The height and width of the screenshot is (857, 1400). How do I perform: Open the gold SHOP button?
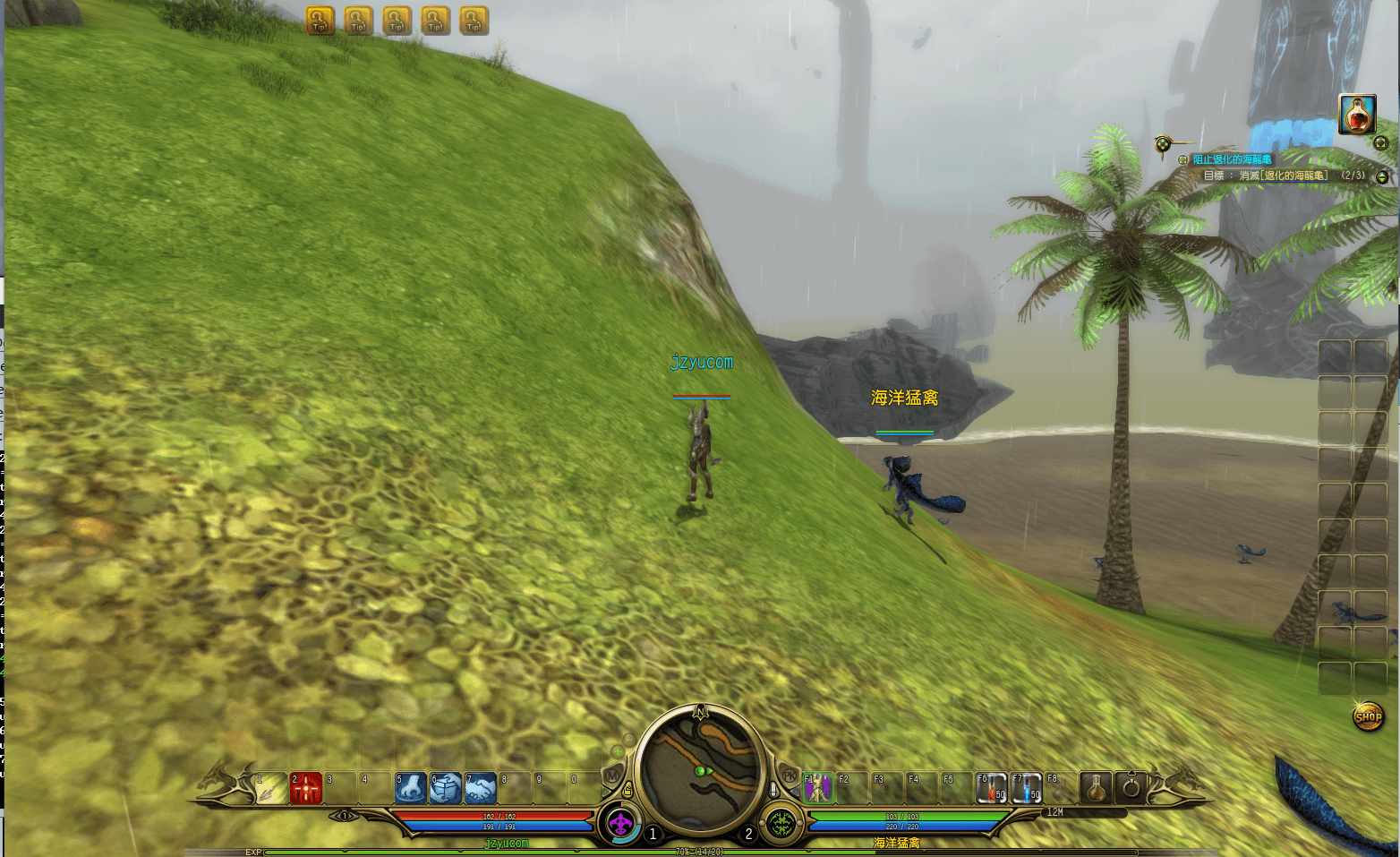pos(1368,716)
